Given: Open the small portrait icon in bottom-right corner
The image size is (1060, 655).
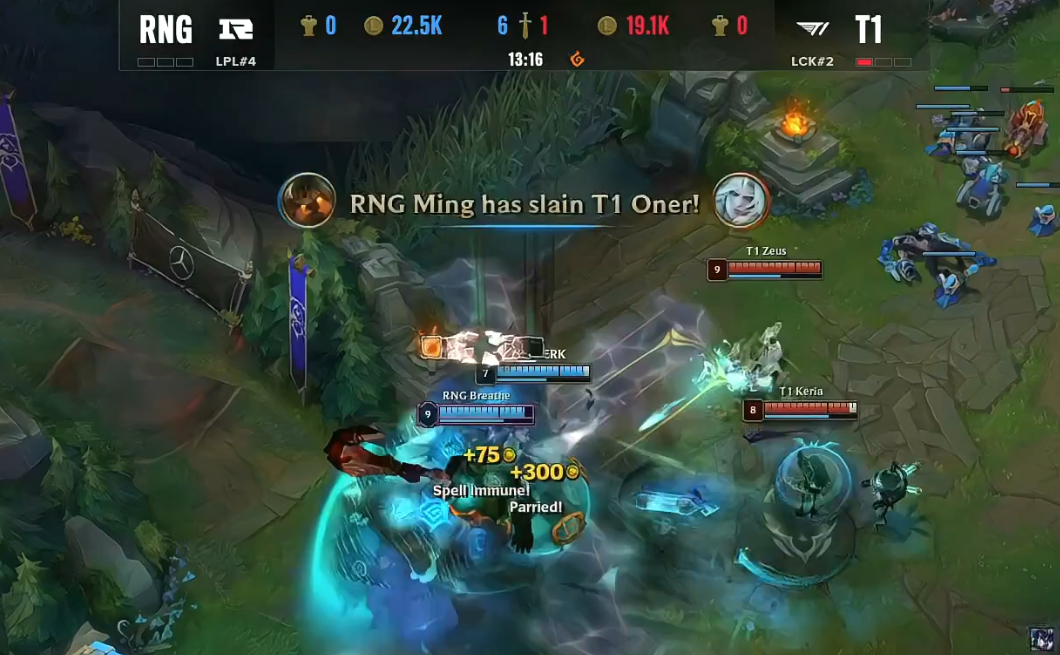Looking at the screenshot, I should pyautogui.click(x=1043, y=640).
